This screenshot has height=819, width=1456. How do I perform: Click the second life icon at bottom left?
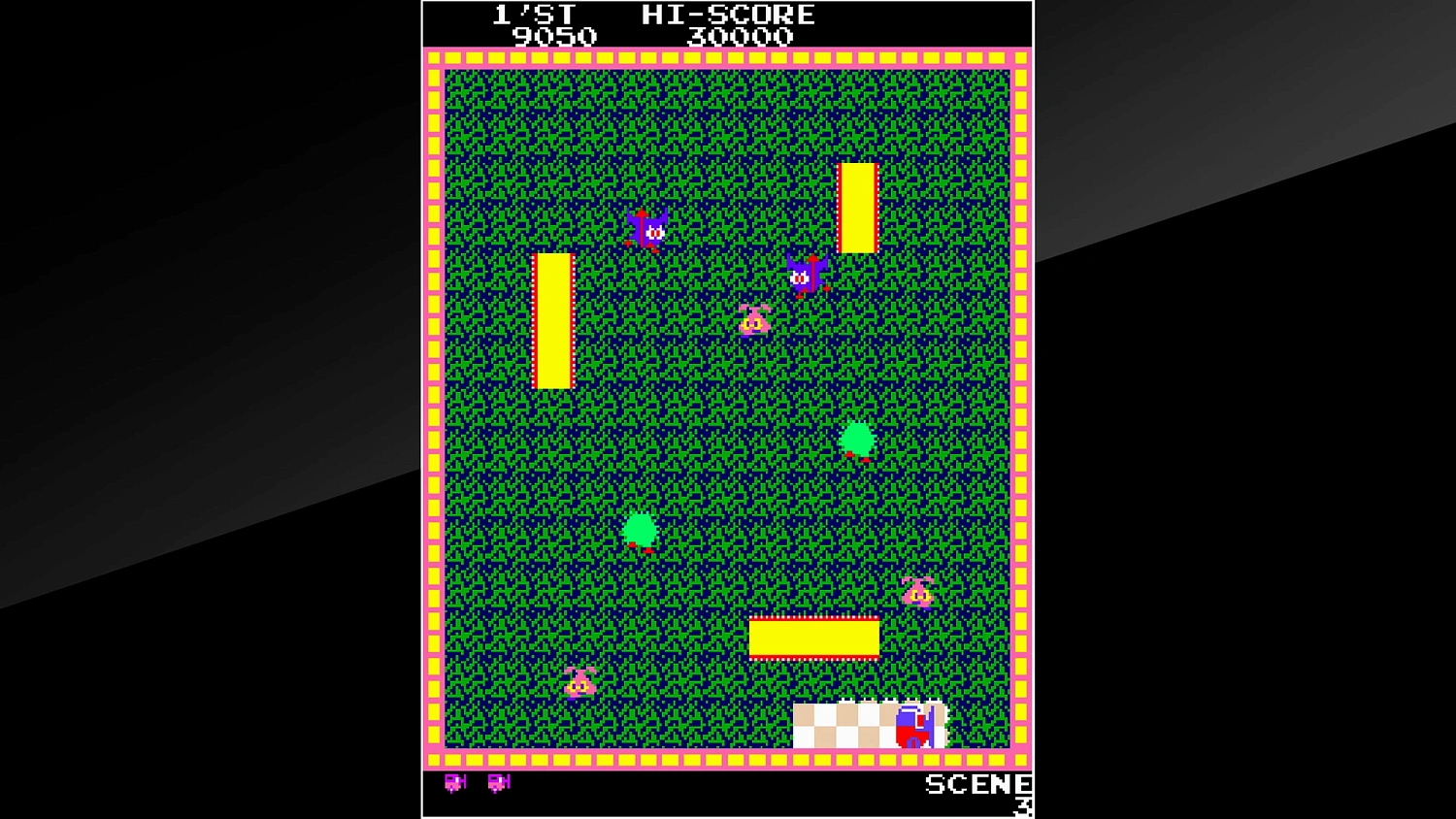(x=496, y=783)
